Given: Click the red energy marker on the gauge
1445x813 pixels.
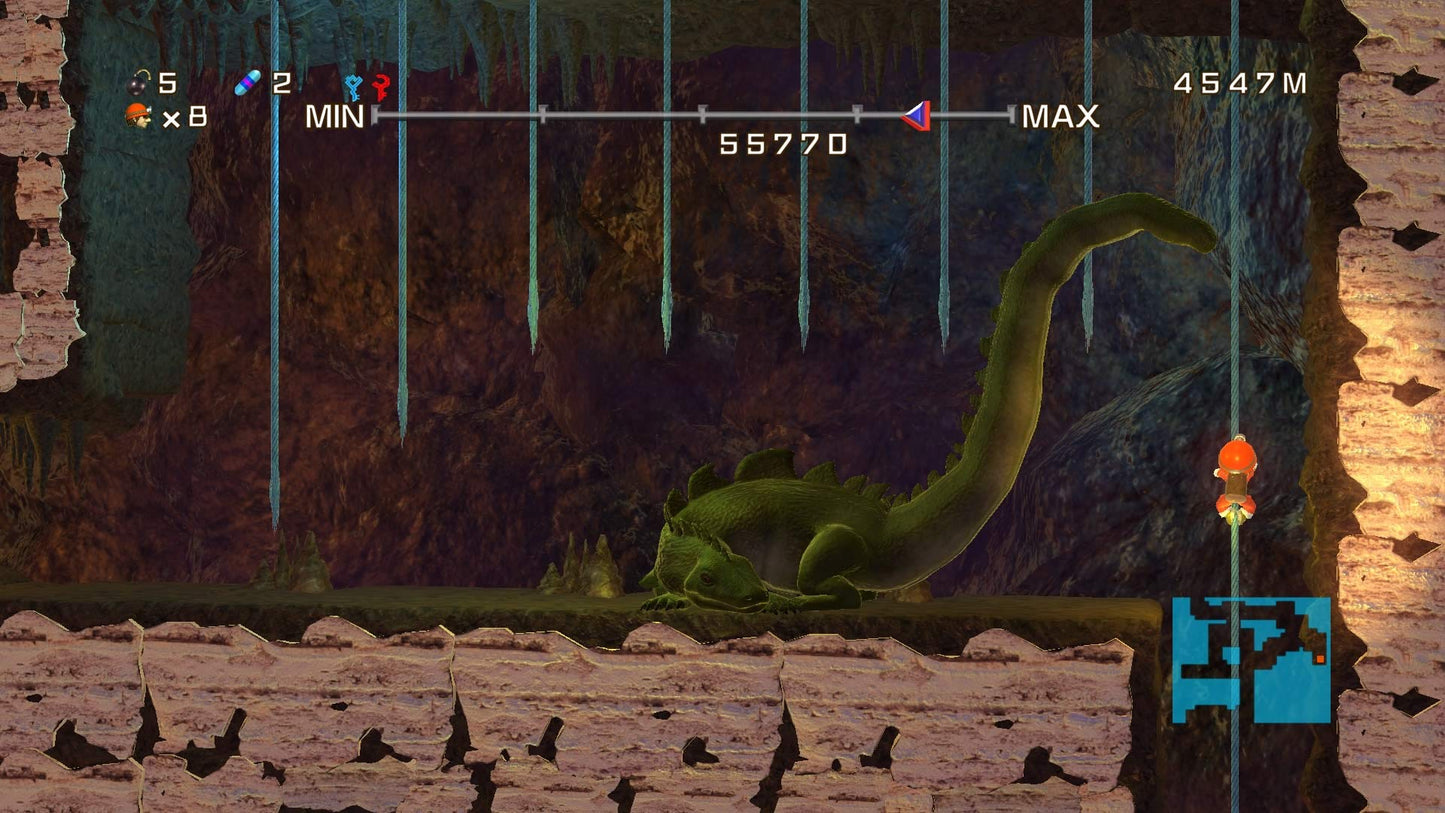Looking at the screenshot, I should pyautogui.click(x=917, y=117).
